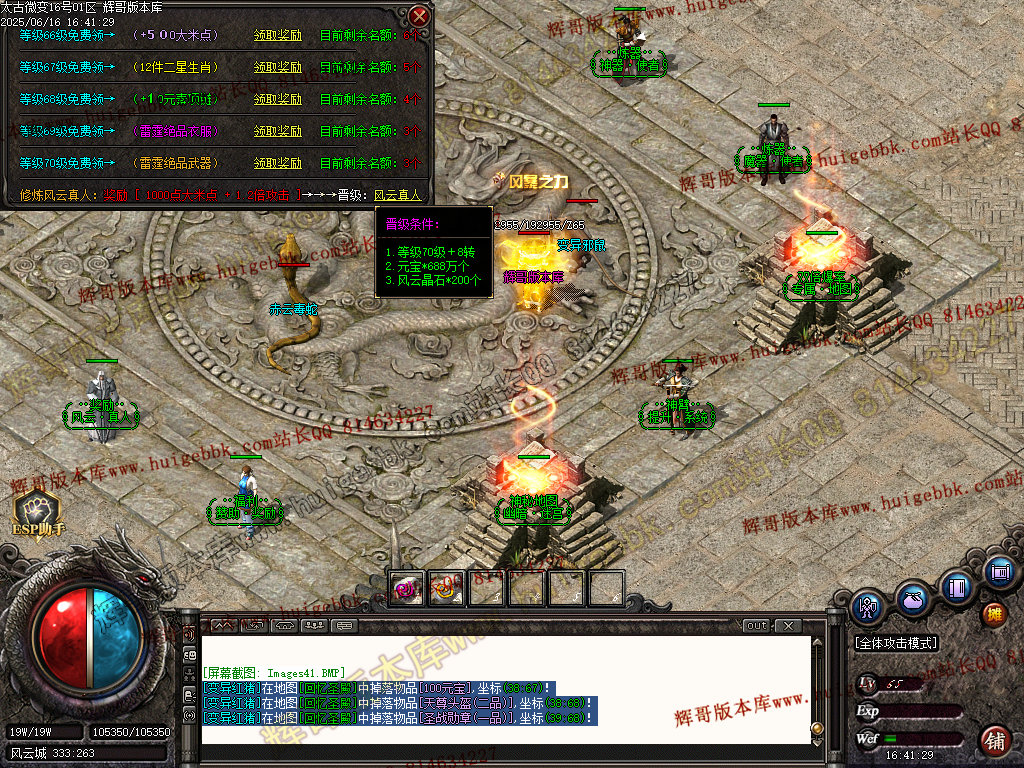Open the character equipment panel

tap(866, 606)
